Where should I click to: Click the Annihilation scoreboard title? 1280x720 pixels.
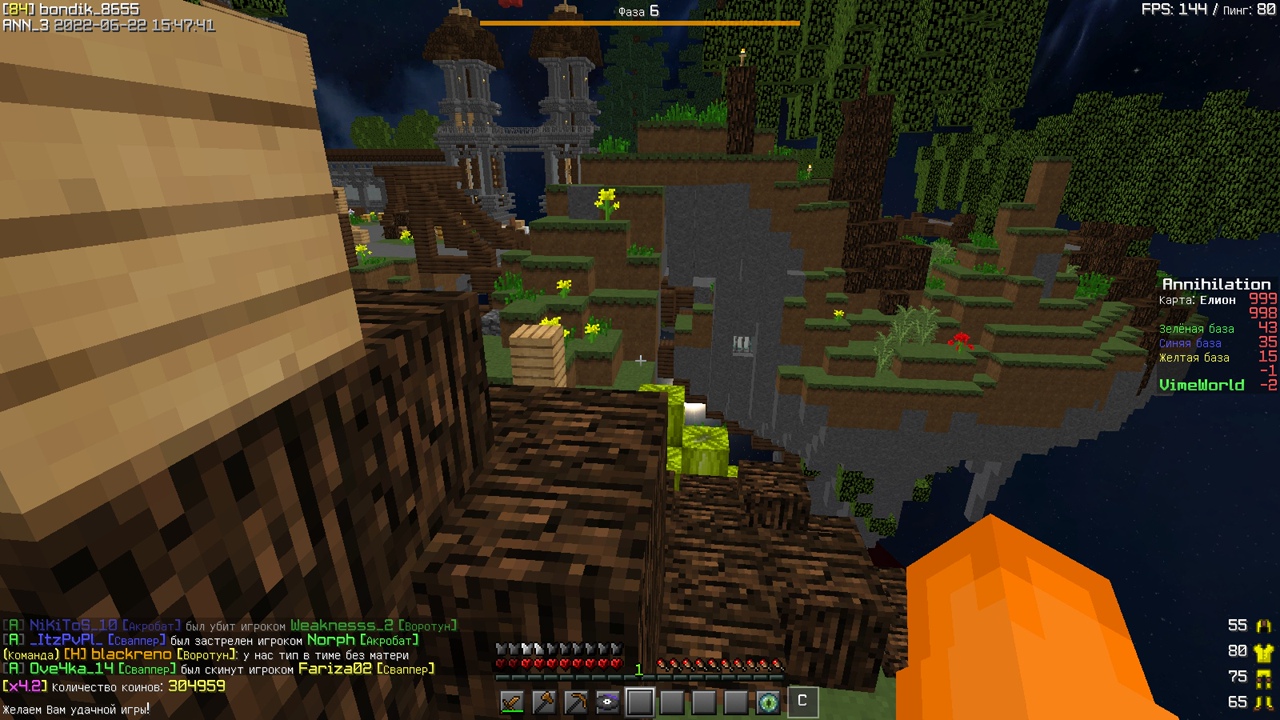point(1216,285)
